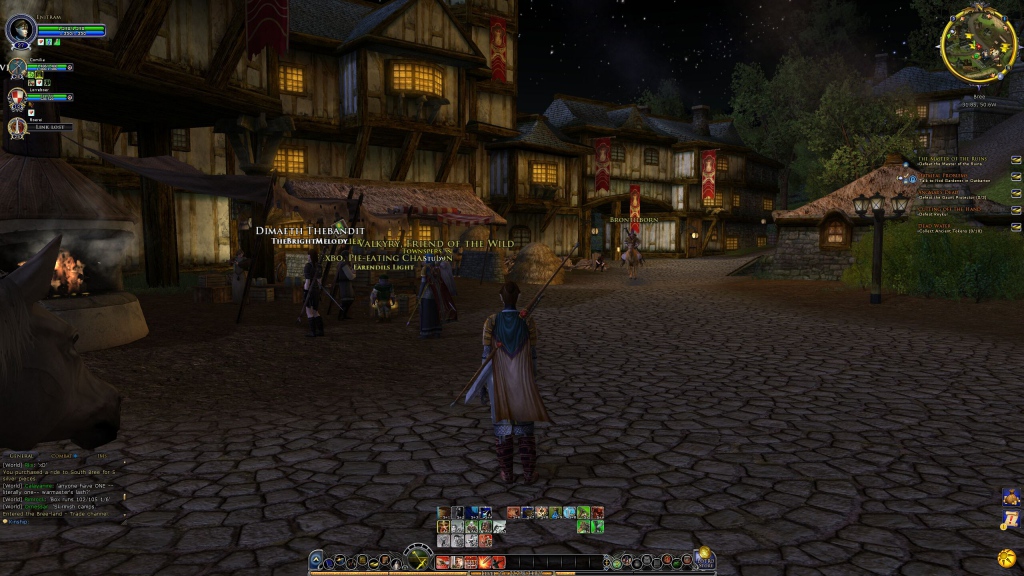
Task: Open the main menu arrow button on toolbar
Action: (x=316, y=562)
